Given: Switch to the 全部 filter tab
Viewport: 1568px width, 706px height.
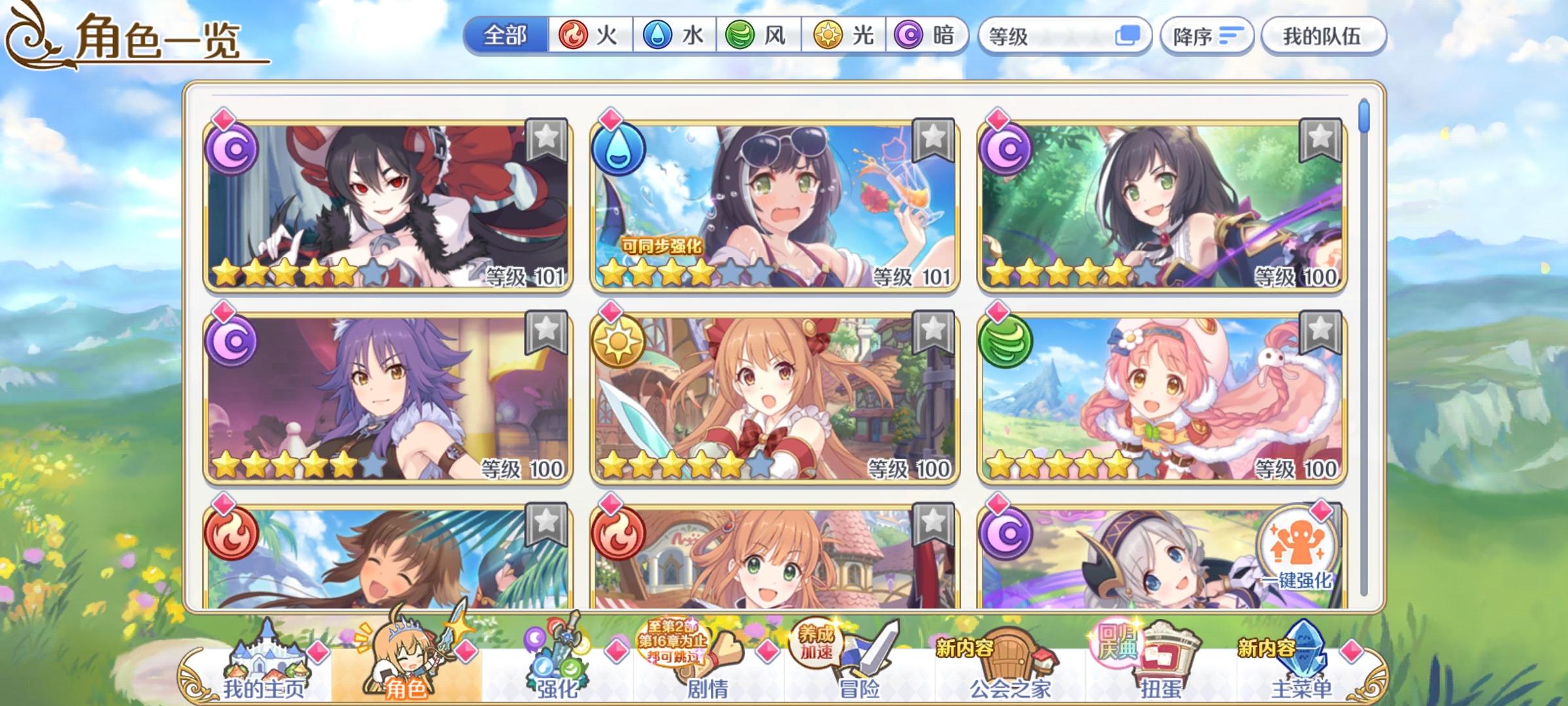Looking at the screenshot, I should click(x=506, y=37).
